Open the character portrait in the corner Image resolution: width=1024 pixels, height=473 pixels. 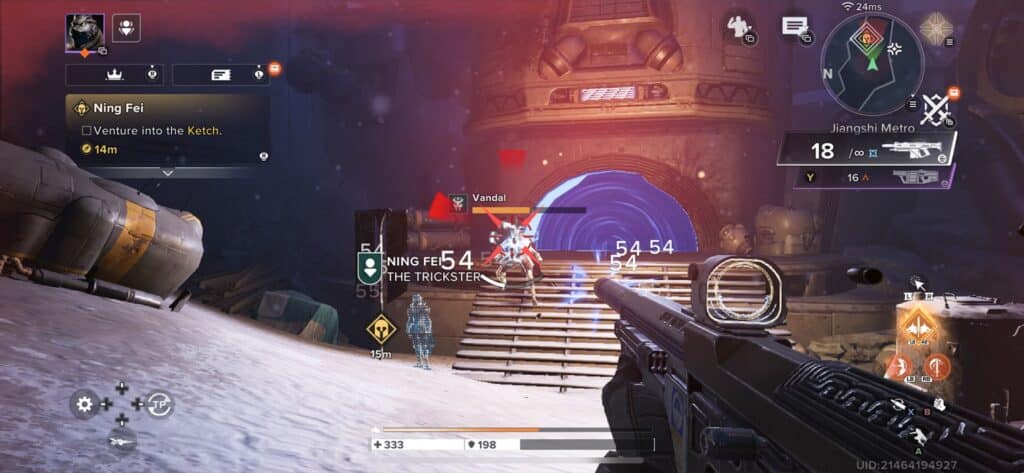(x=85, y=31)
